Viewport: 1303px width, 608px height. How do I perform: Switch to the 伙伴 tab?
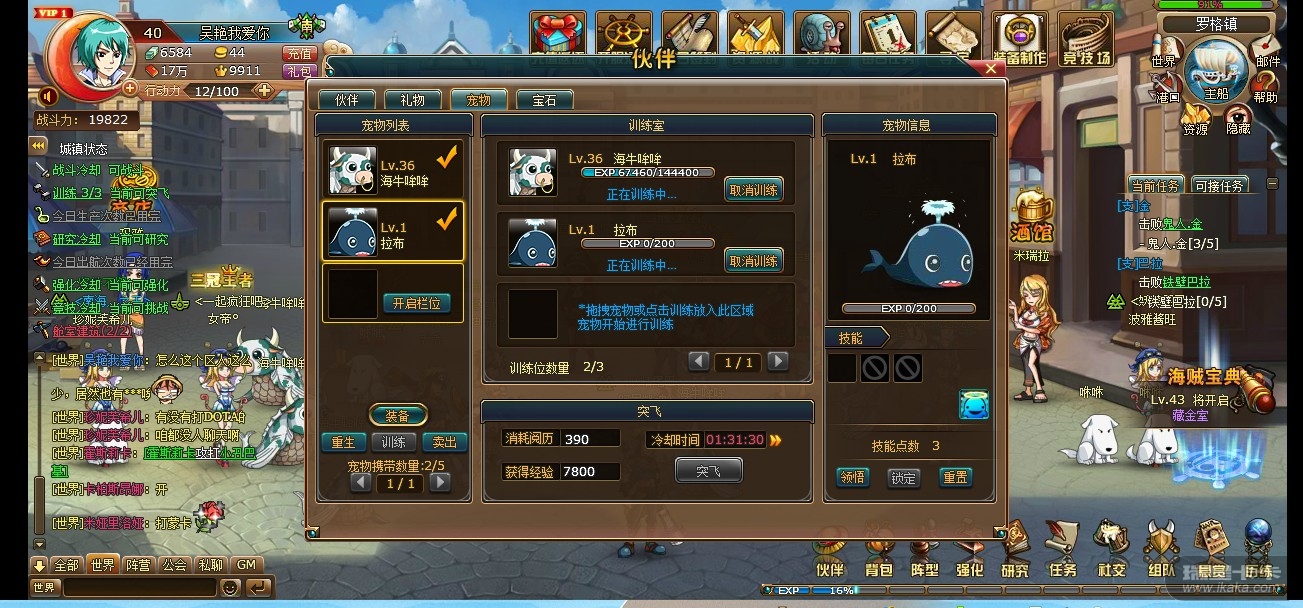pos(346,100)
